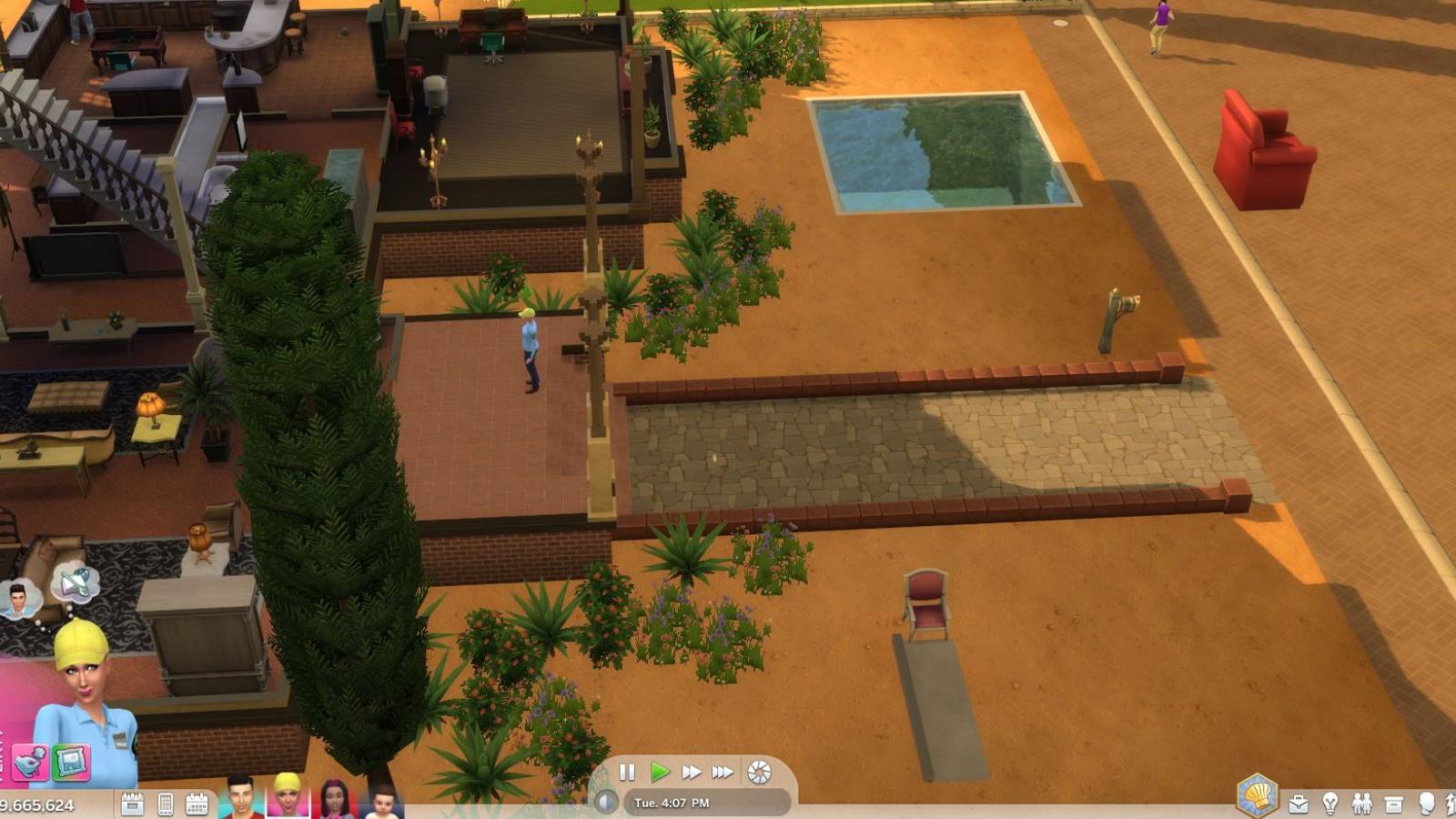Switch to the toddler's portrait

(382, 803)
